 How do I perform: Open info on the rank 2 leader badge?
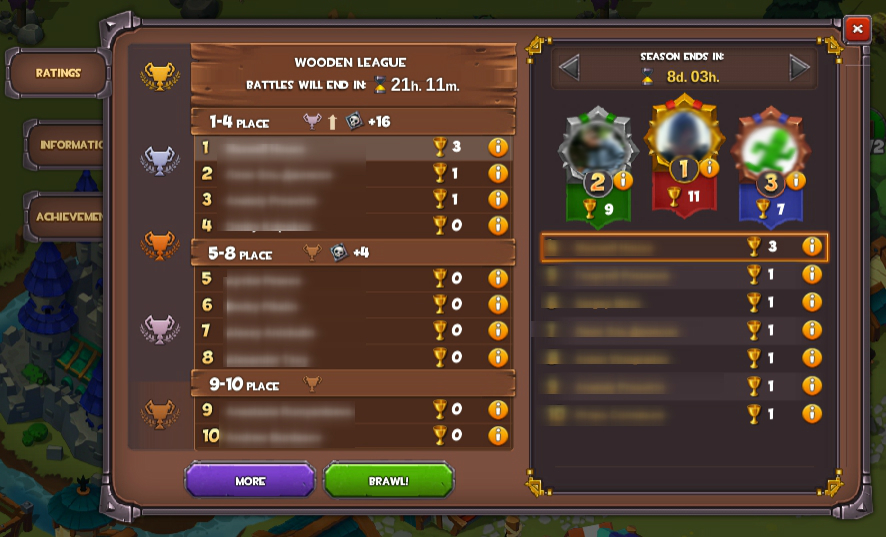623,181
